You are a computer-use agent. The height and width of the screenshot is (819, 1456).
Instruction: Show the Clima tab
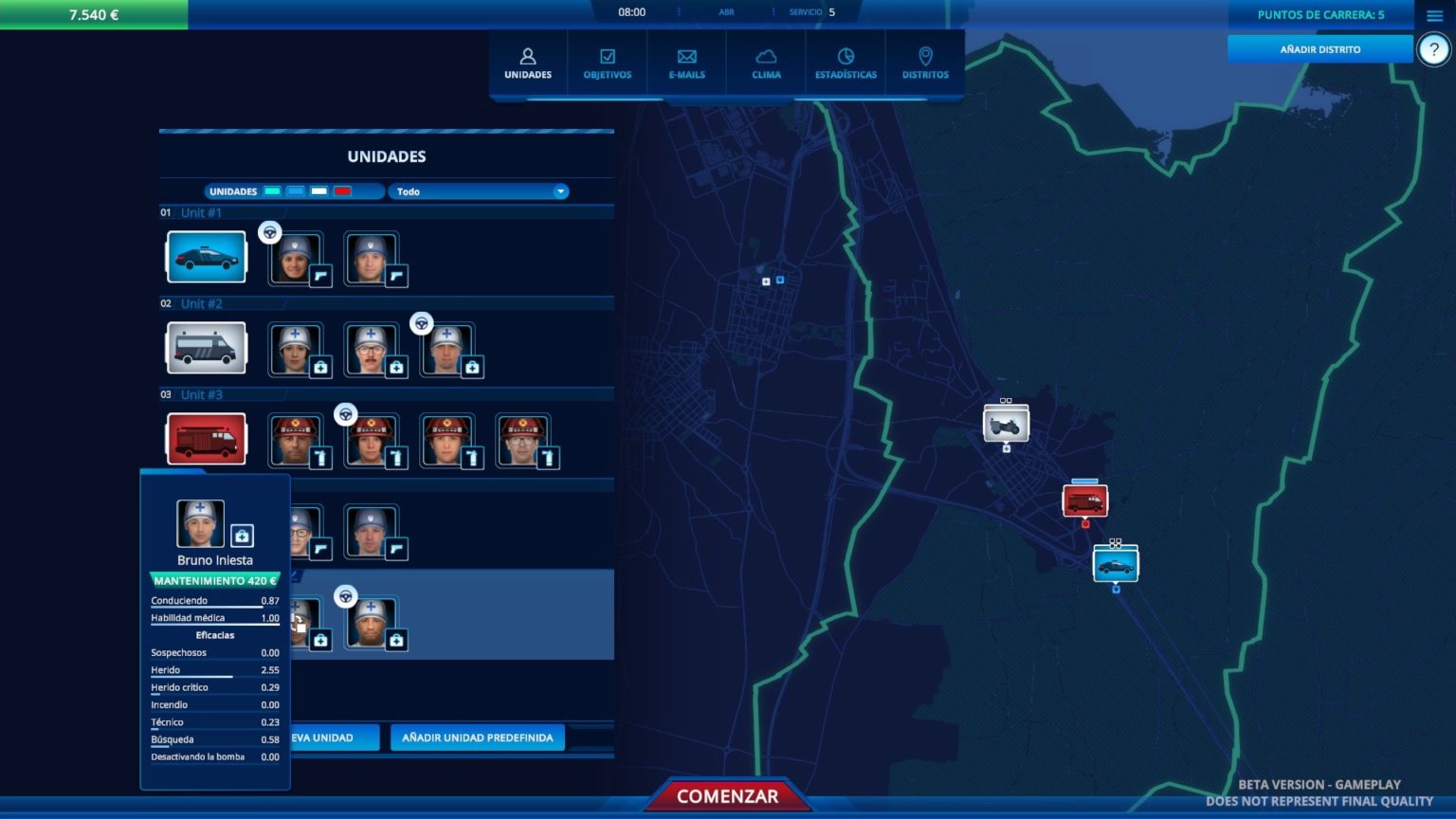(x=766, y=64)
